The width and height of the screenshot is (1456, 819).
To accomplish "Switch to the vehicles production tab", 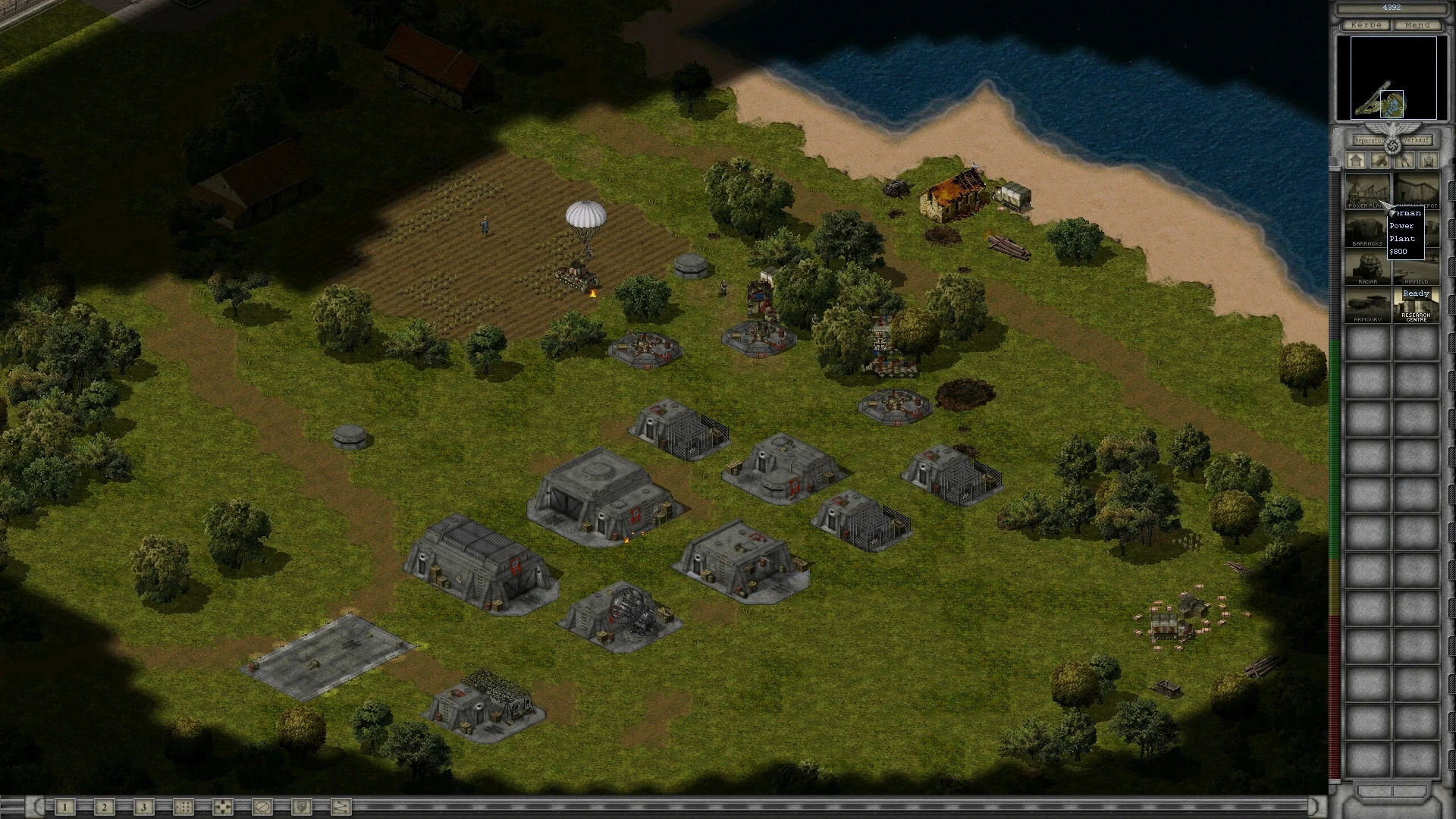I will (1429, 161).
